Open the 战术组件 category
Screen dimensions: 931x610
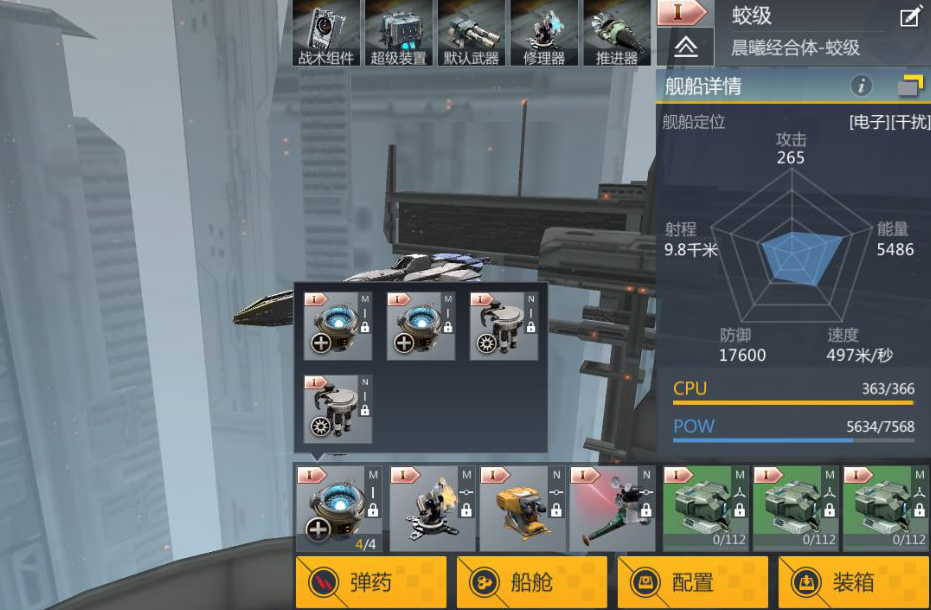tap(326, 33)
